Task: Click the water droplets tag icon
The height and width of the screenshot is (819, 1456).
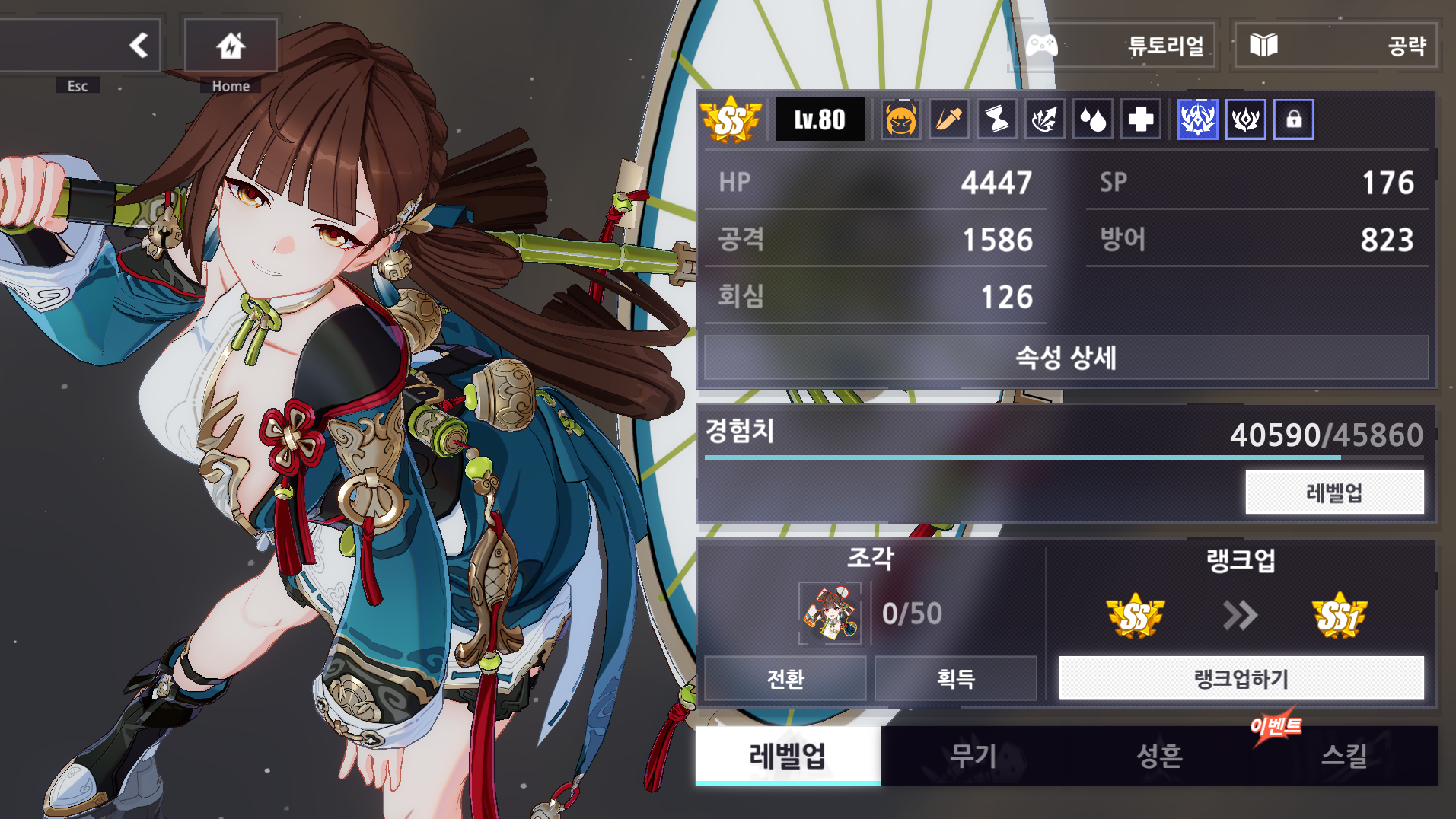Action: [x=1093, y=120]
